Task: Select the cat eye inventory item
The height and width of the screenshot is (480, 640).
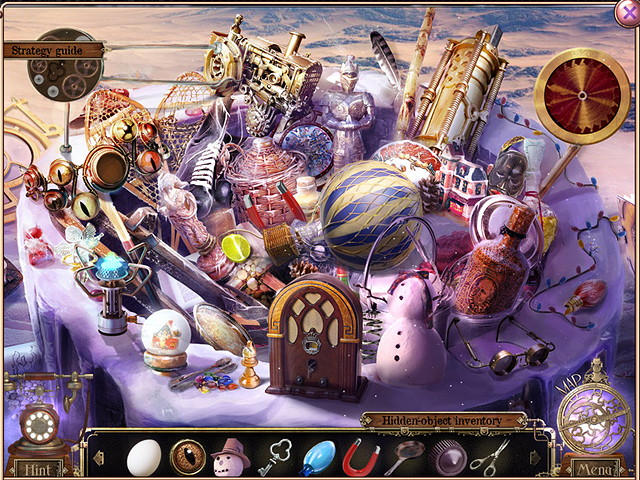Action: point(186,456)
